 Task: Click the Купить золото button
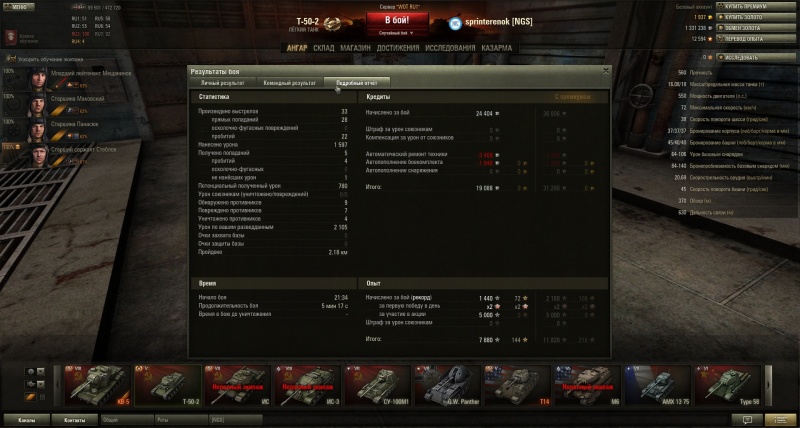[750, 18]
